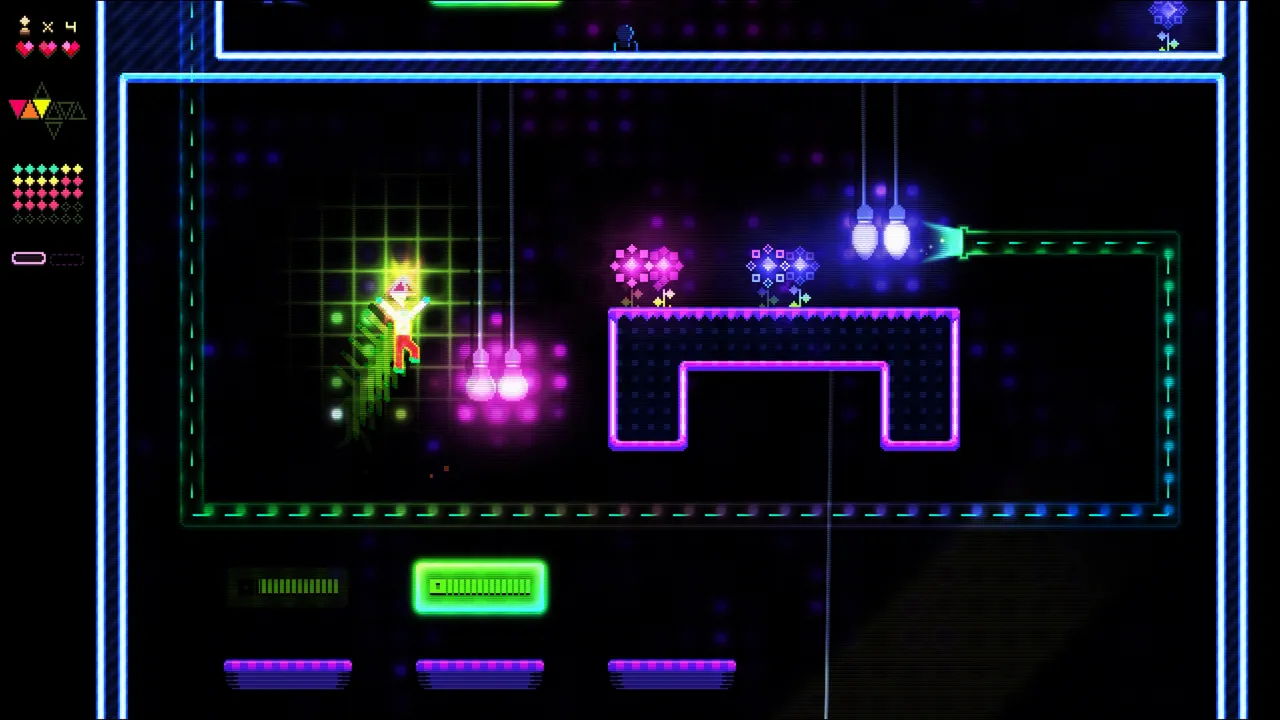This screenshot has height=720, width=1280.
Task: Click the orange triangle of the emblem
Action: (30, 112)
